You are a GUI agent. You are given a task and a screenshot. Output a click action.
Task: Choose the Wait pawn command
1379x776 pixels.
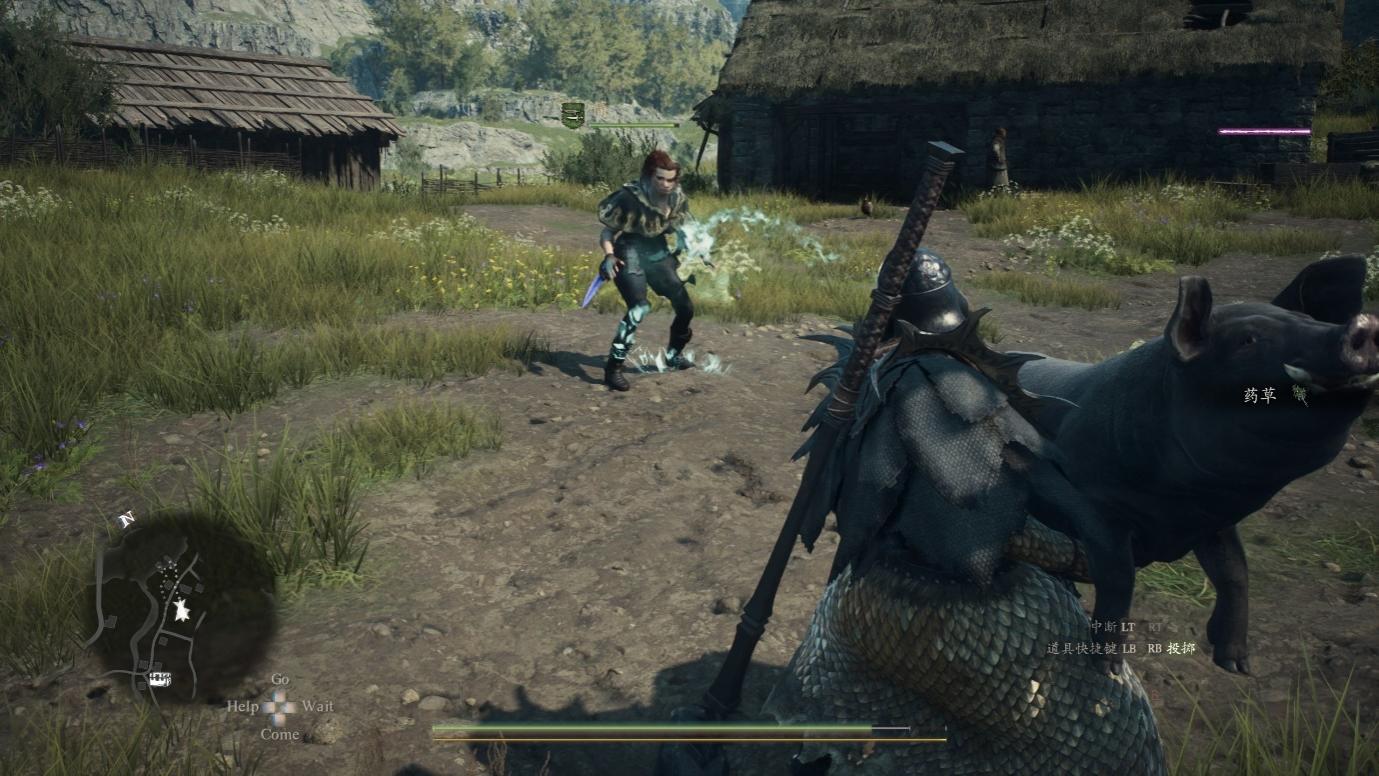pos(317,706)
